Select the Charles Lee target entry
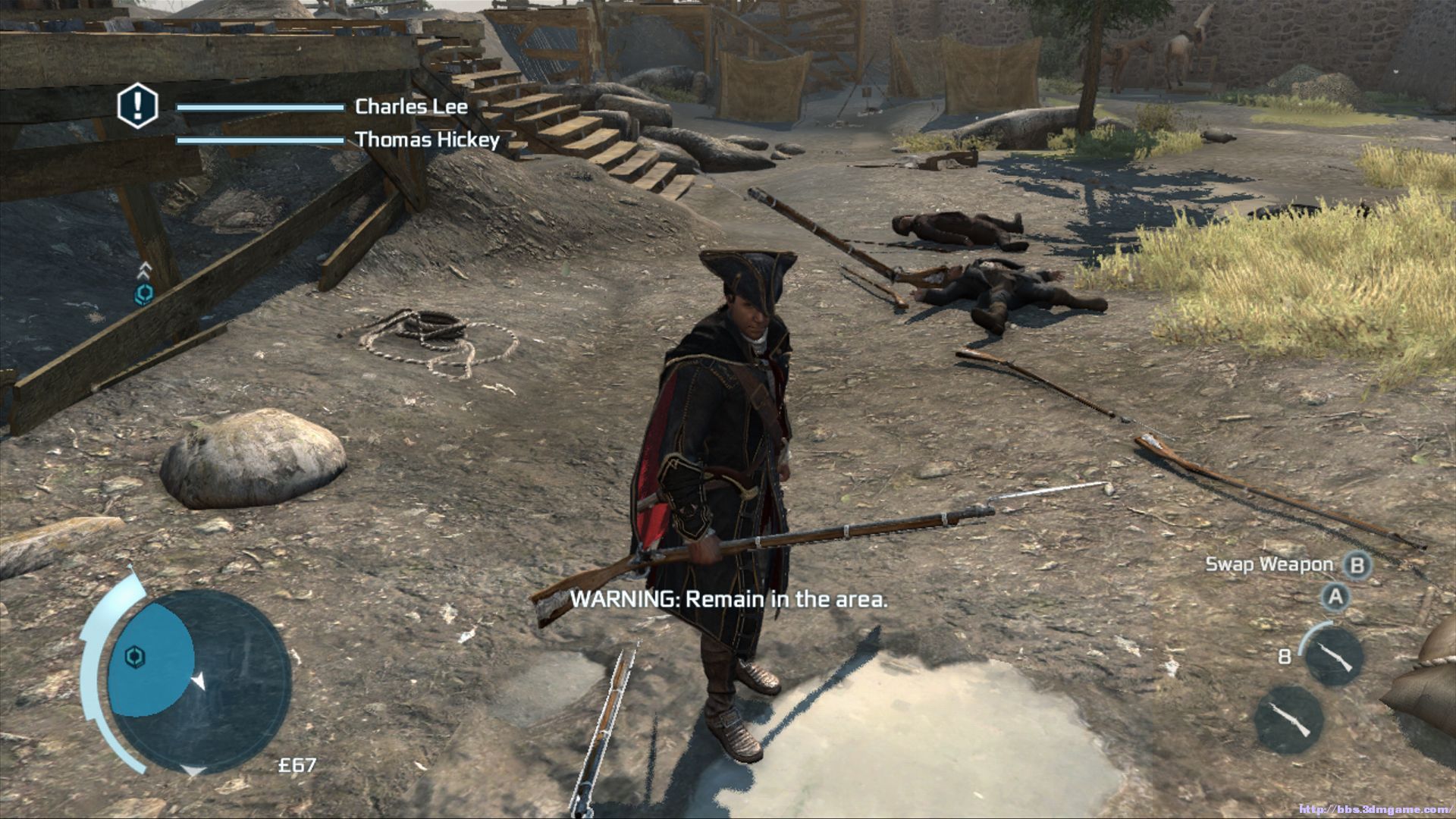Image resolution: width=1456 pixels, height=819 pixels. [x=411, y=107]
